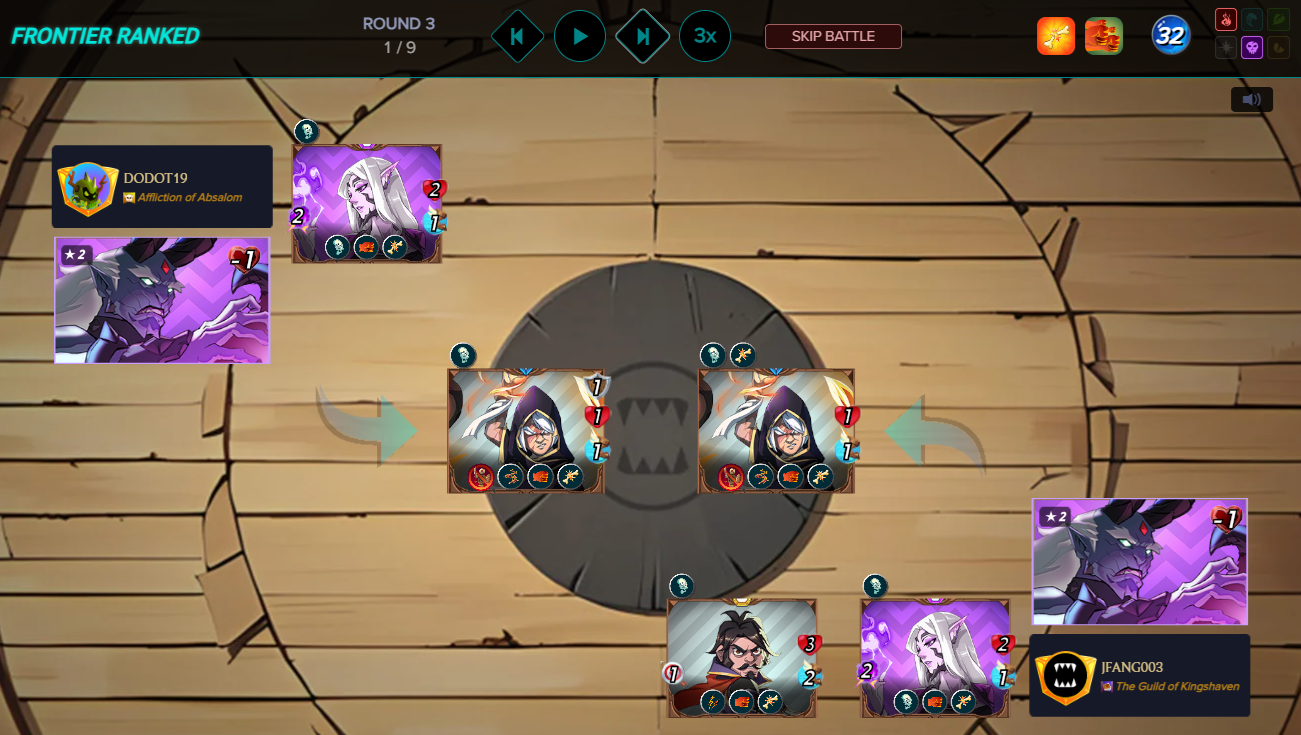Toggle the dragon element filter icon

1279,47
